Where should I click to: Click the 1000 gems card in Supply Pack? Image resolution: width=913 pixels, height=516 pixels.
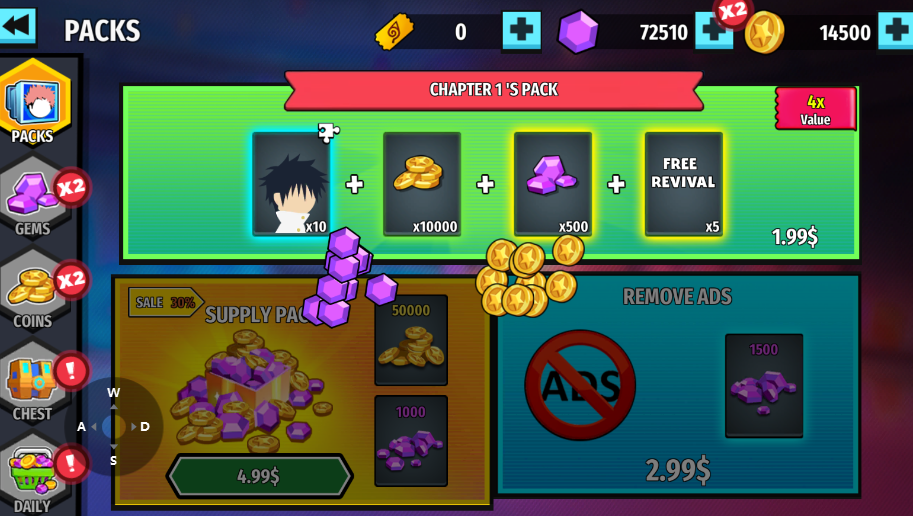[x=411, y=441]
